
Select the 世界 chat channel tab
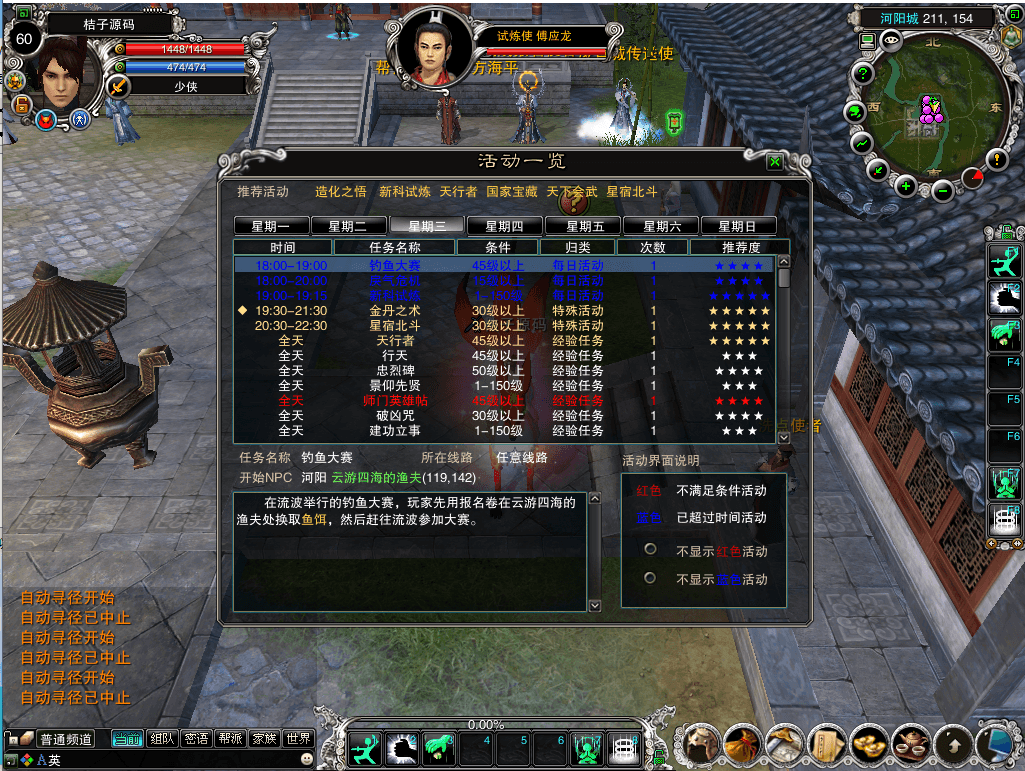pyautogui.click(x=298, y=739)
